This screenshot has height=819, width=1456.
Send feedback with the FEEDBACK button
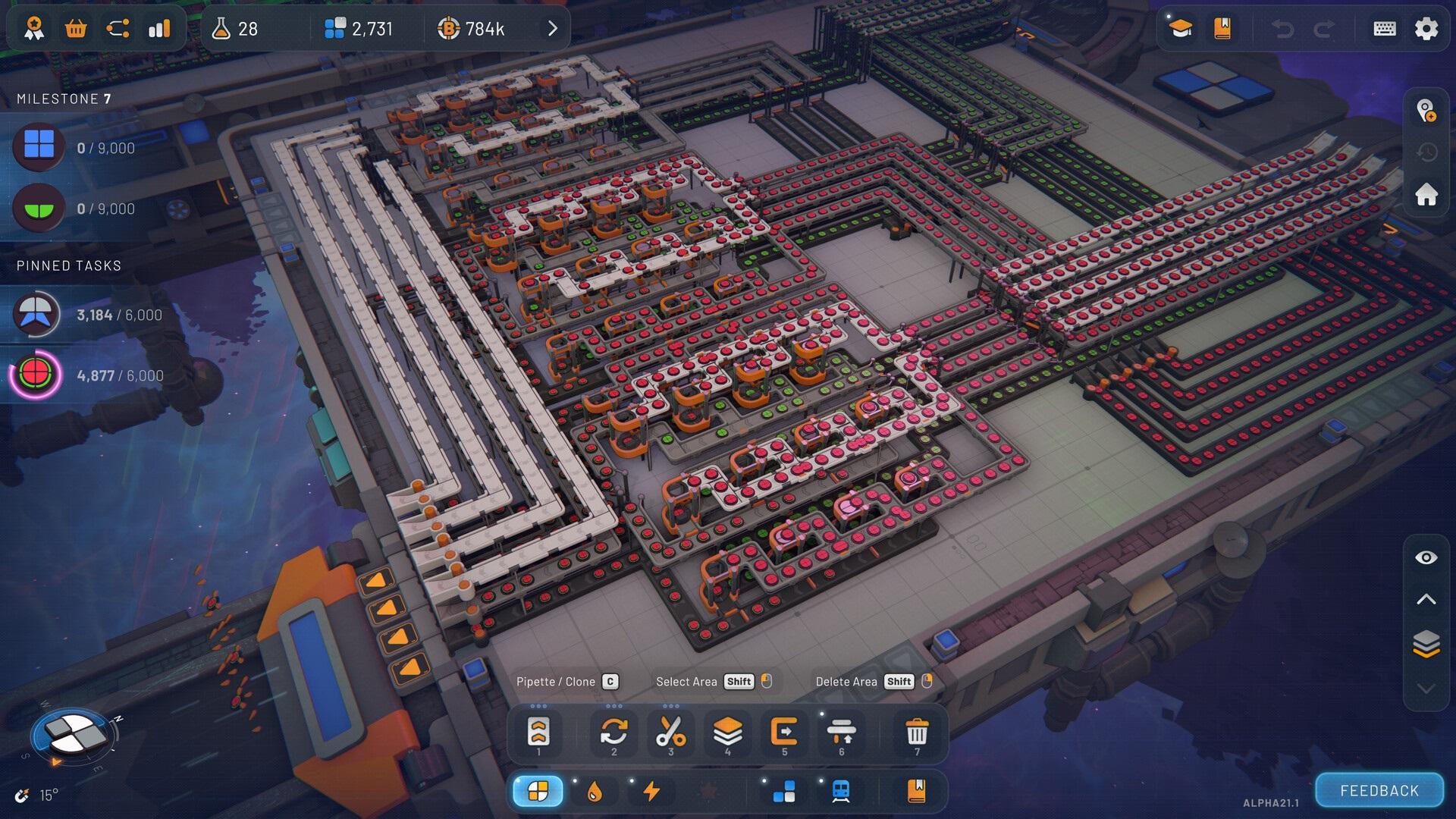tap(1379, 791)
